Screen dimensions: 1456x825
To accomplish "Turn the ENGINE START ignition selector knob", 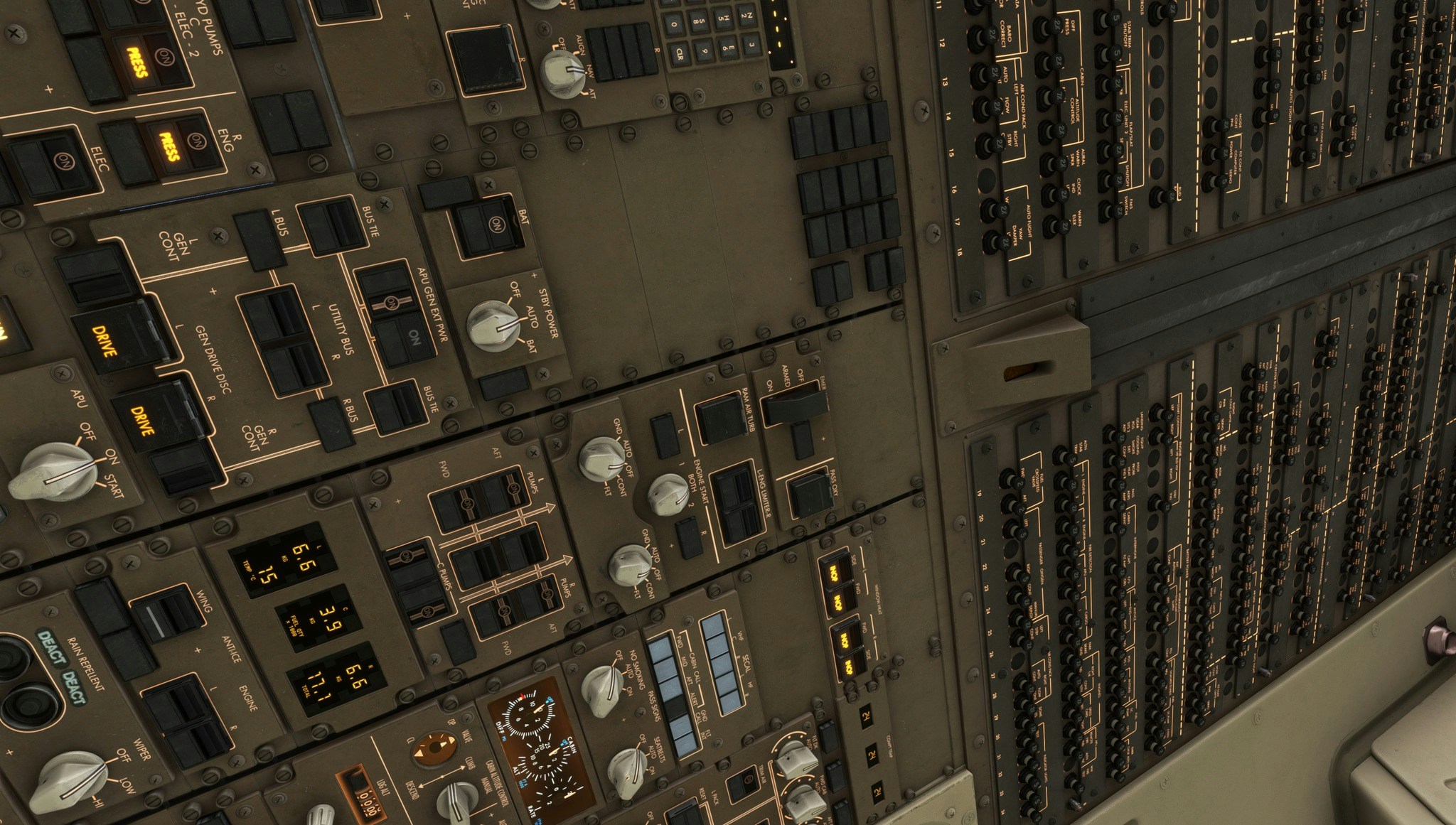I will 668,494.
